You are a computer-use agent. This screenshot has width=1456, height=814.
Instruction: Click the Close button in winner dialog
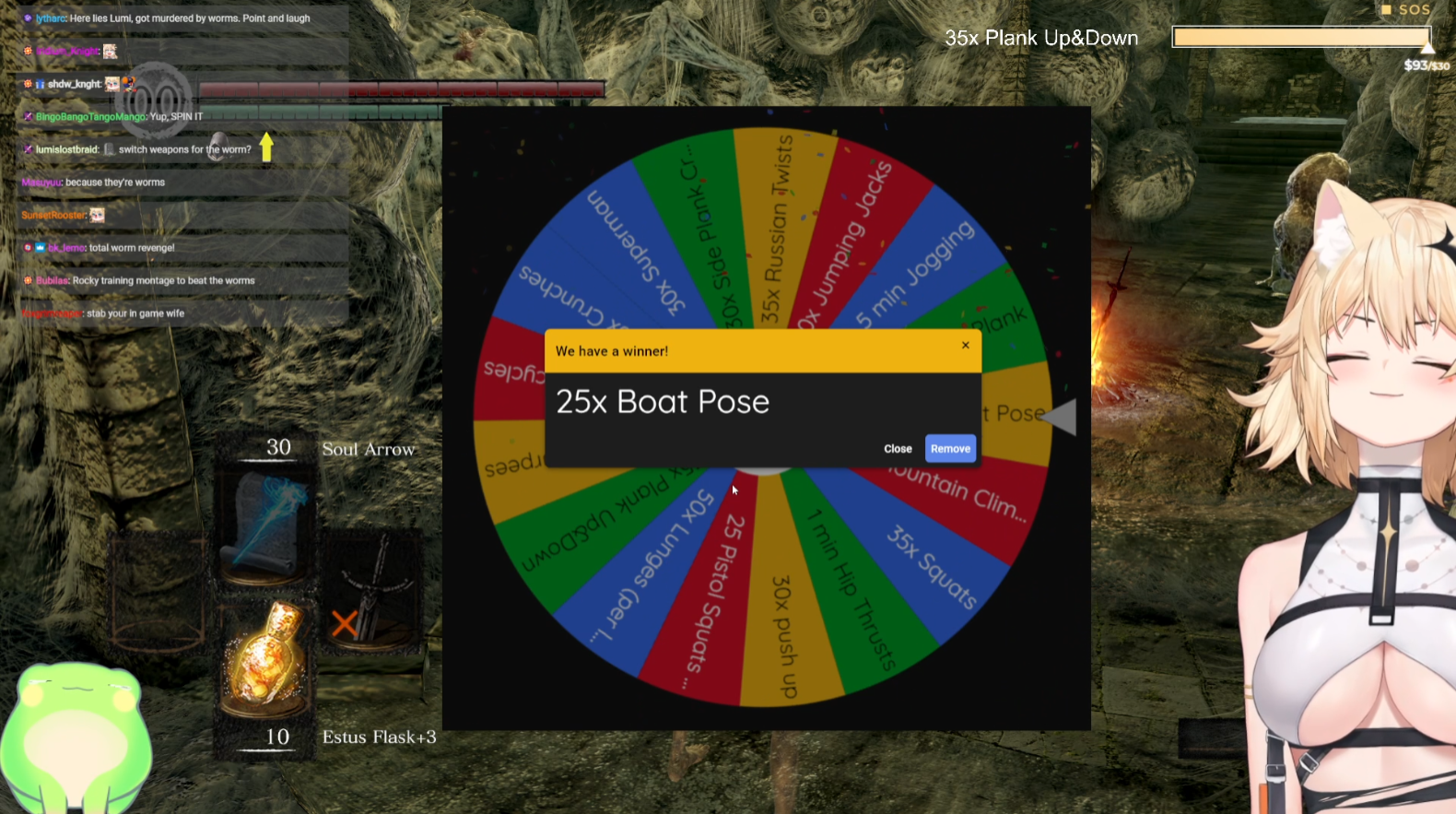pos(898,449)
